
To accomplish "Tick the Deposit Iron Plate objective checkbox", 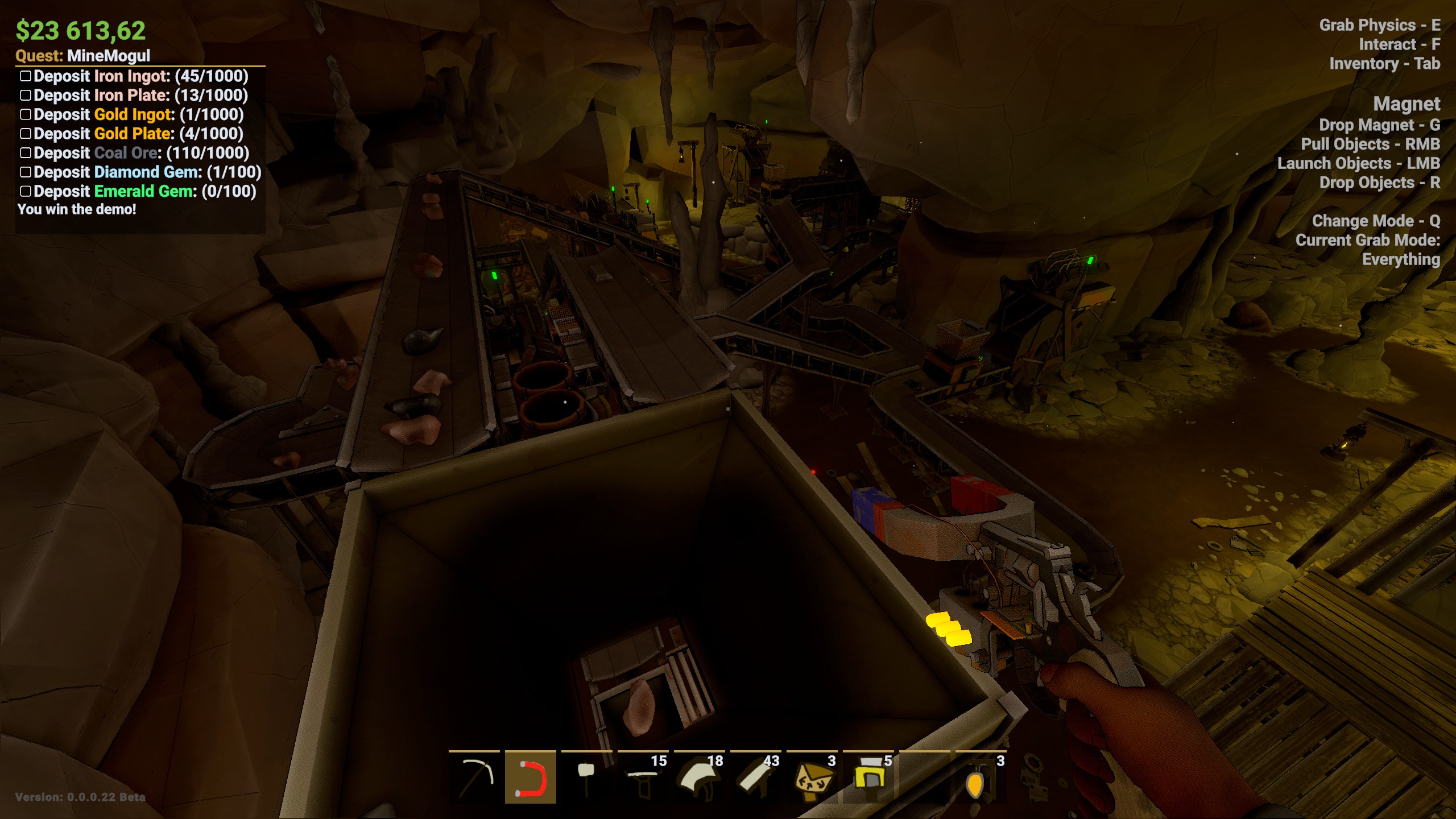I will point(26,96).
